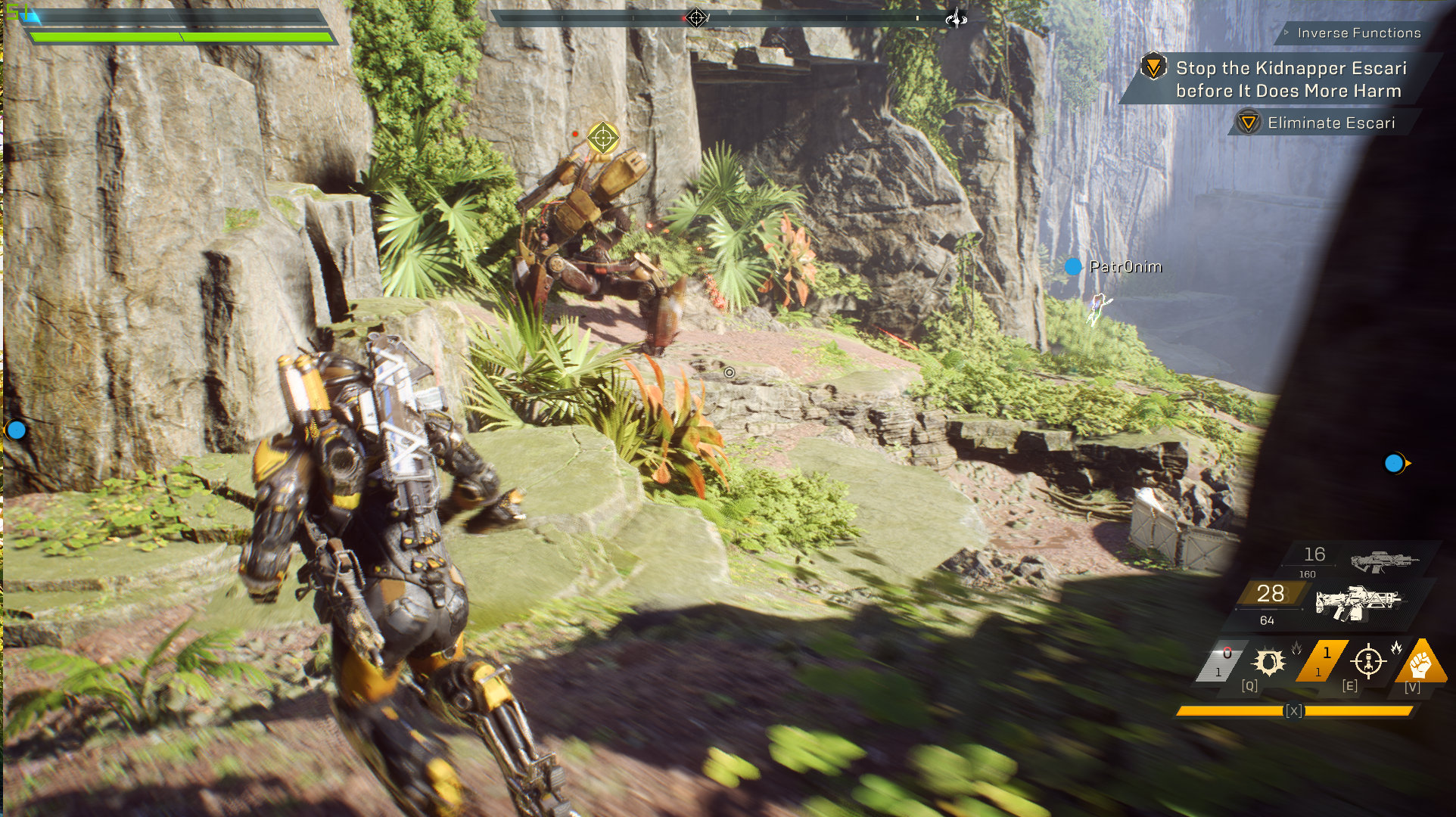Select the equipped rifle with 28 rounds
The height and width of the screenshot is (817, 1456).
pyautogui.click(x=1358, y=603)
